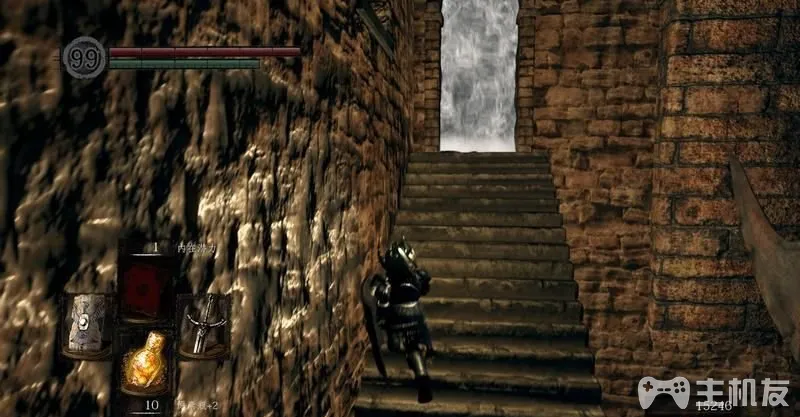Select the left-hand shield equipment slot
Viewport: 800px width, 417px height.
[x=88, y=324]
